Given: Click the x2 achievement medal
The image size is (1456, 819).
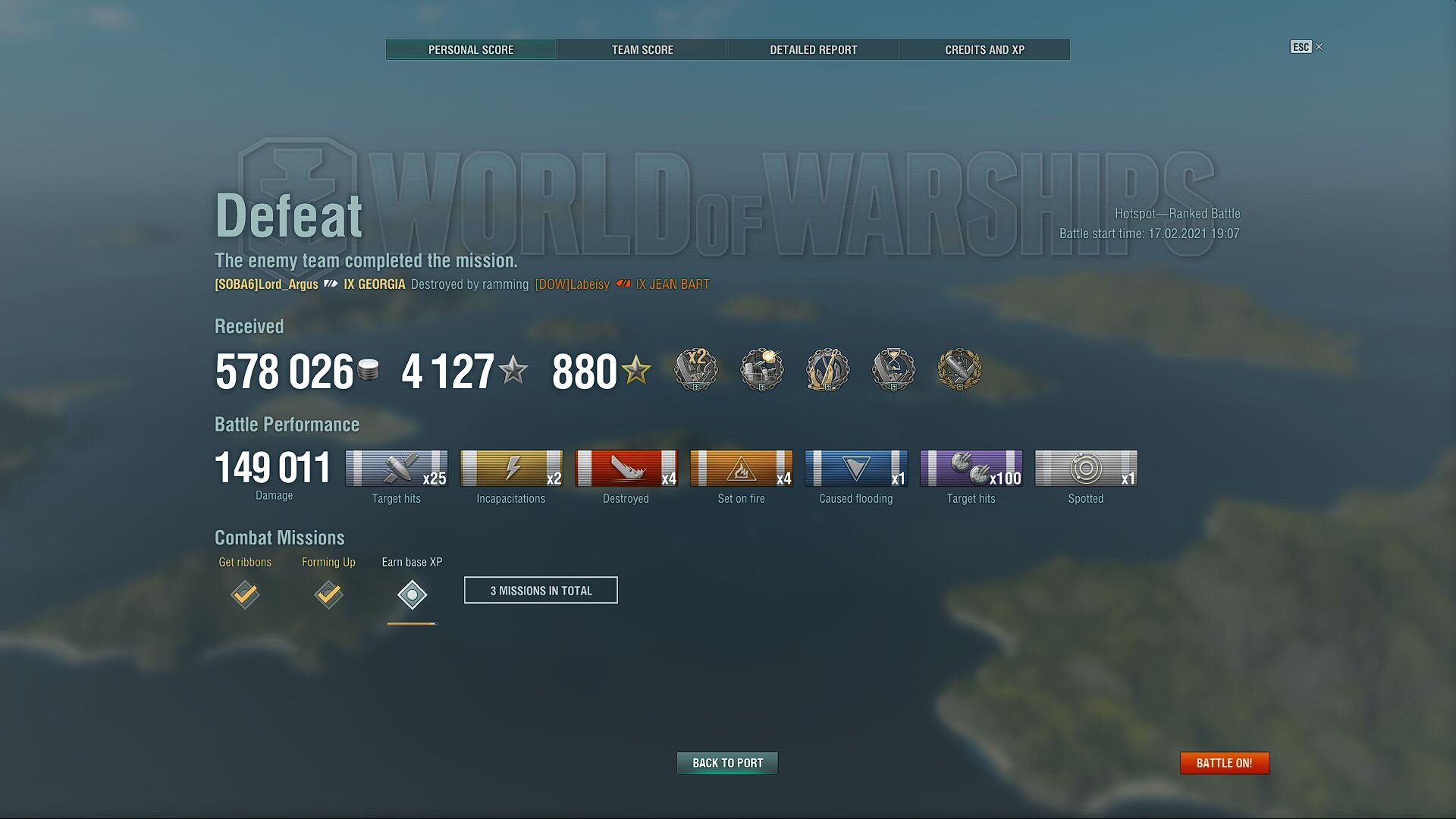Looking at the screenshot, I should coord(696,370).
